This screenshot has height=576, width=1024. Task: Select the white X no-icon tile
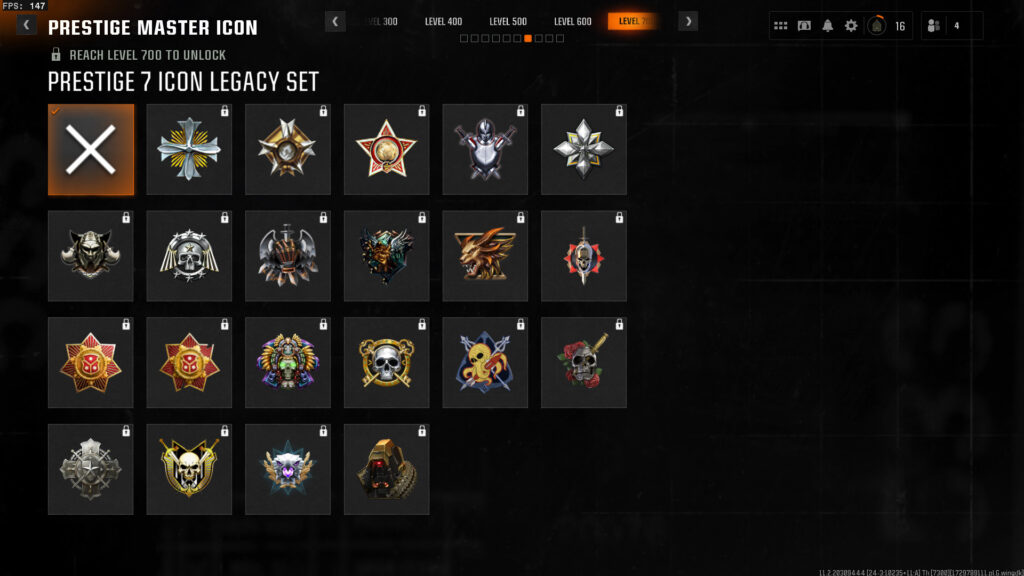[x=91, y=150]
